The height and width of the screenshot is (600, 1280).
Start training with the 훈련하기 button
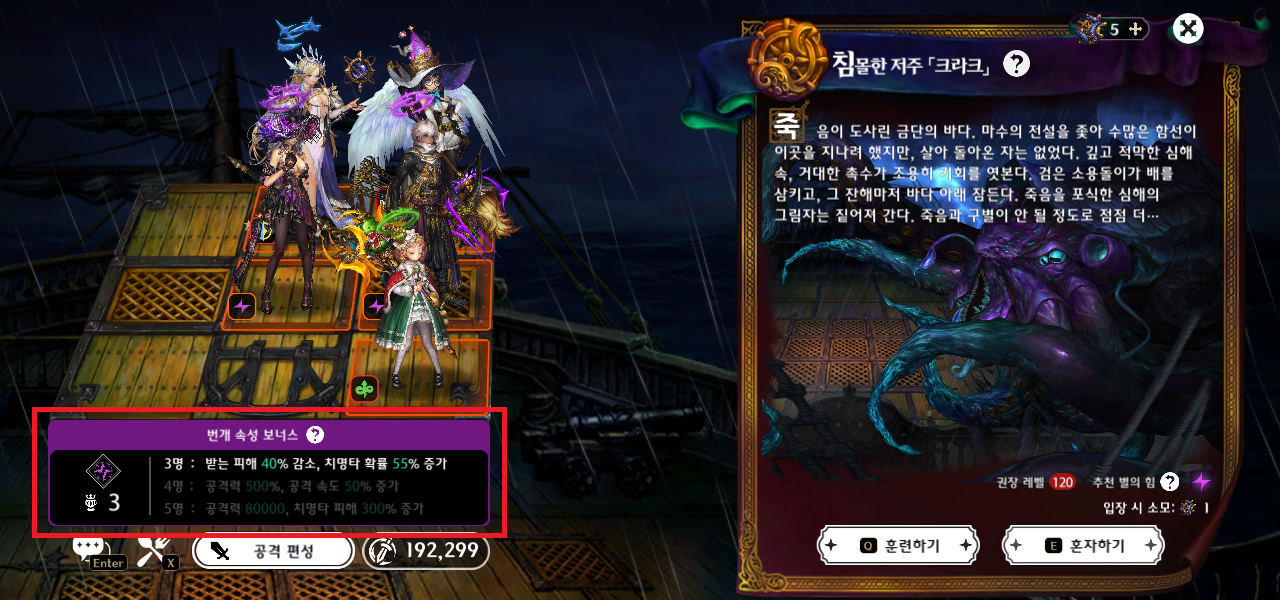pyautogui.click(x=896, y=546)
